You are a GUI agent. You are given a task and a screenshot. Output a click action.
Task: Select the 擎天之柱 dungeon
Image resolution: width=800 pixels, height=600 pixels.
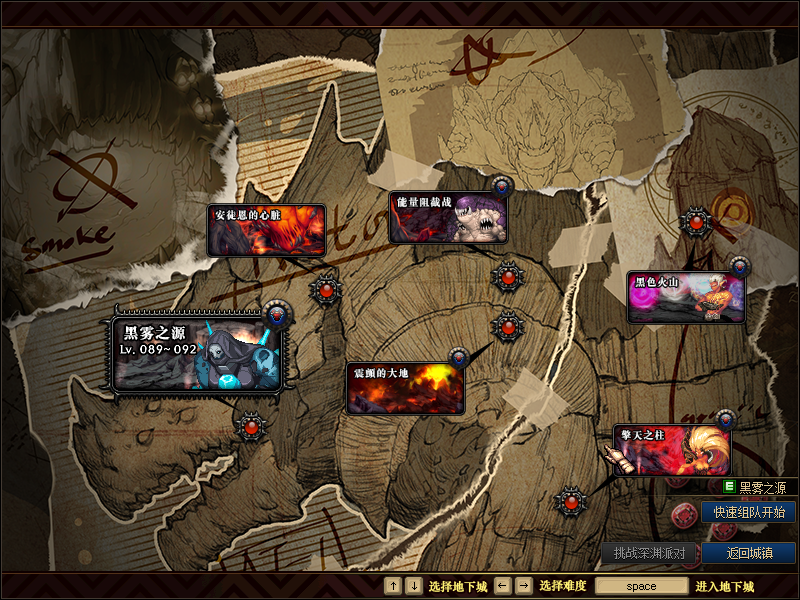[x=672, y=450]
